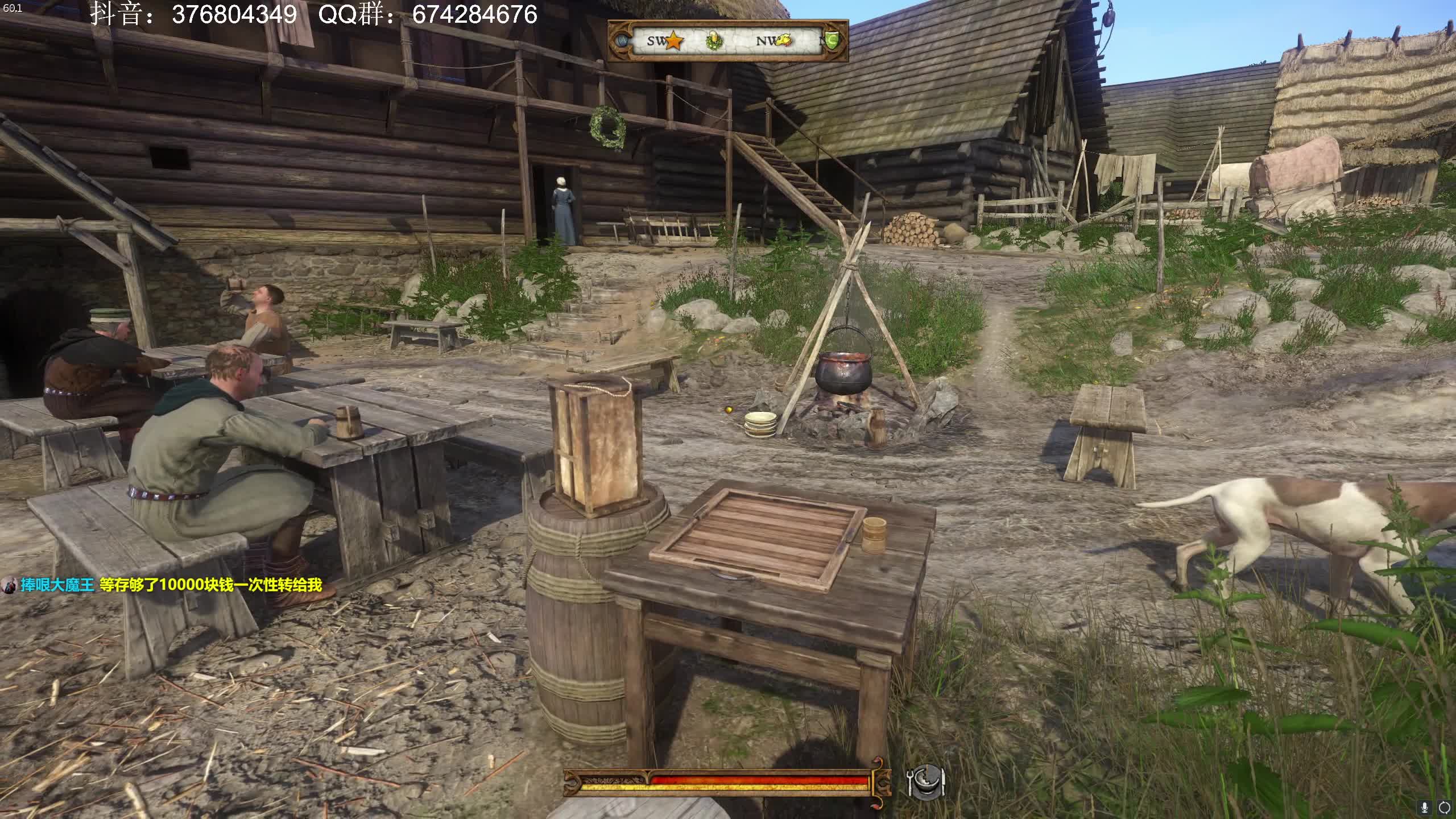Select the green shield icon on the compass

(x=833, y=41)
